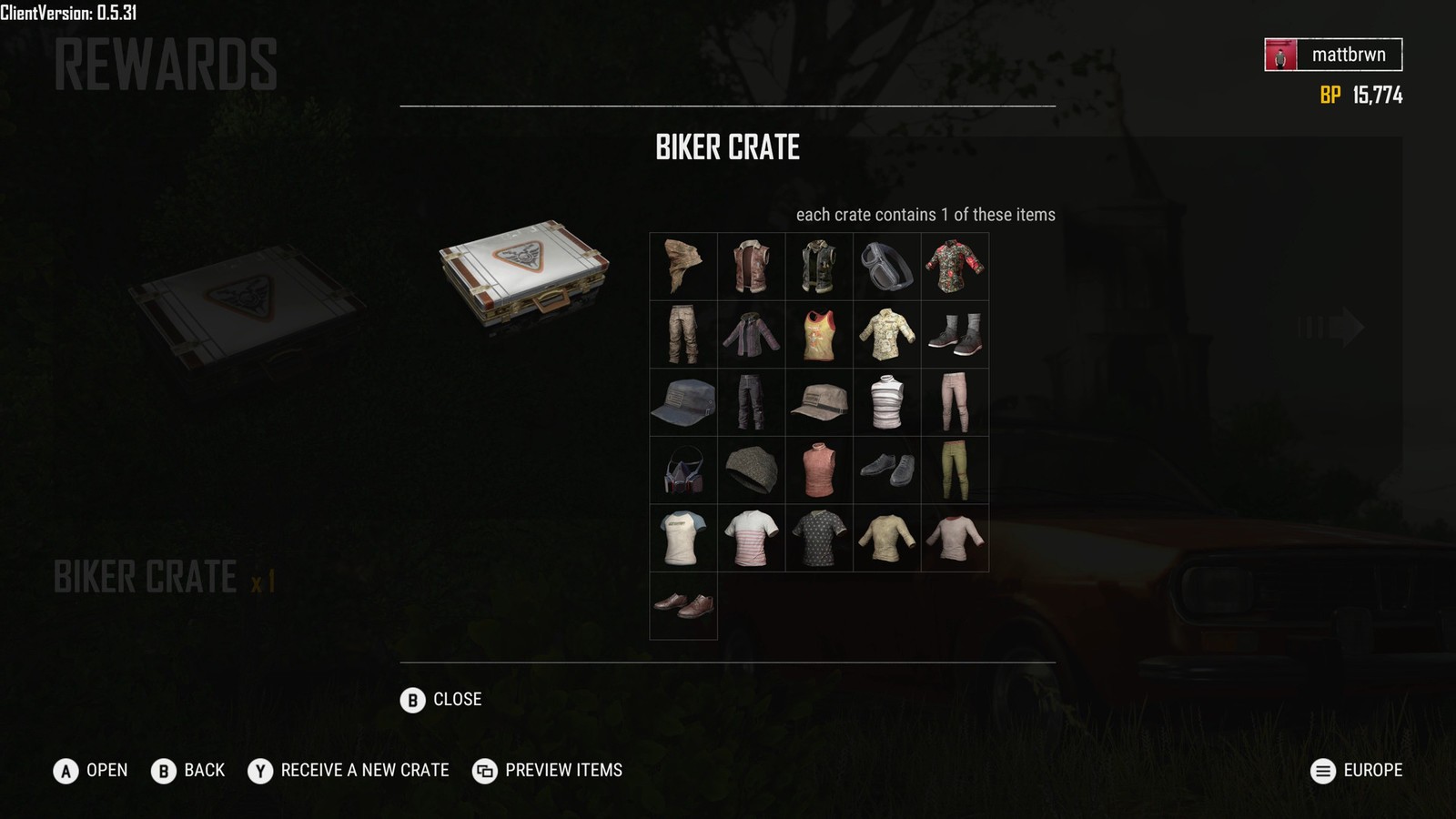Choose the olive green pants
Screen dimensions: 1456x819
pos(955,470)
